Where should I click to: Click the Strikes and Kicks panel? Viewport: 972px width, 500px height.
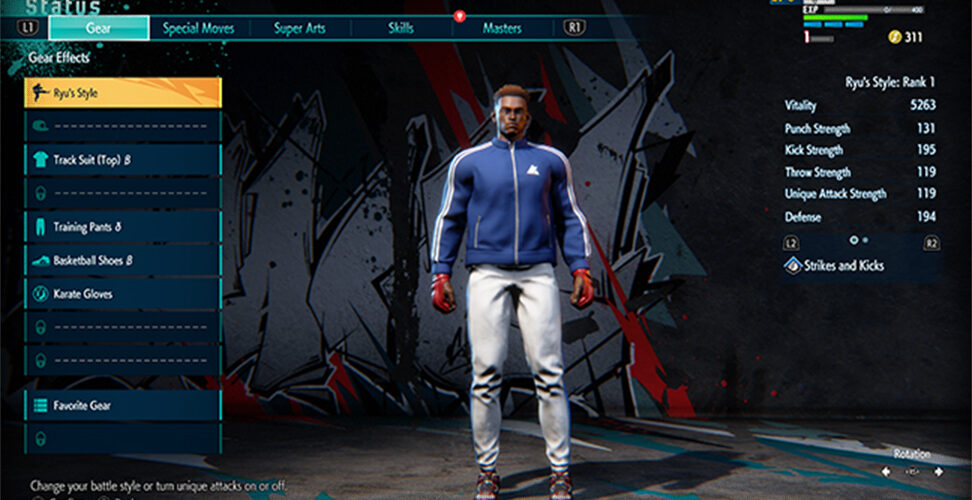[x=861, y=266]
